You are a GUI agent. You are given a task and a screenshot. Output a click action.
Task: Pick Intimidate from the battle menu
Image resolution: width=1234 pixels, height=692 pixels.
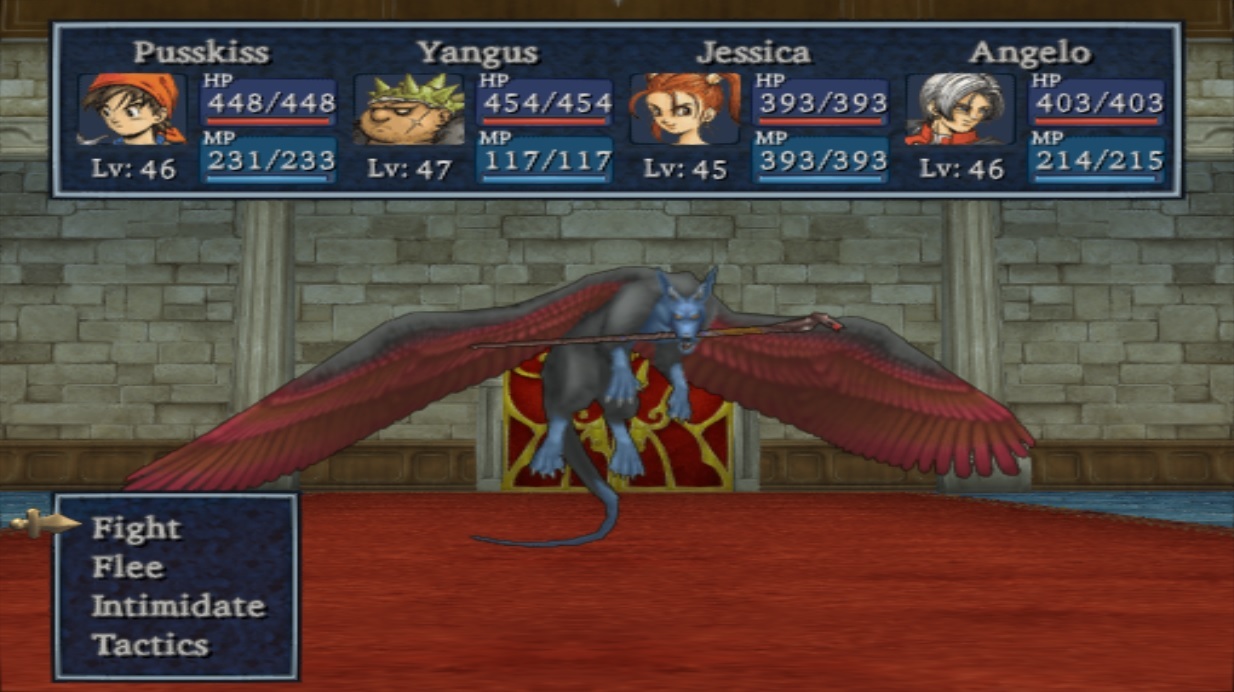[178, 606]
